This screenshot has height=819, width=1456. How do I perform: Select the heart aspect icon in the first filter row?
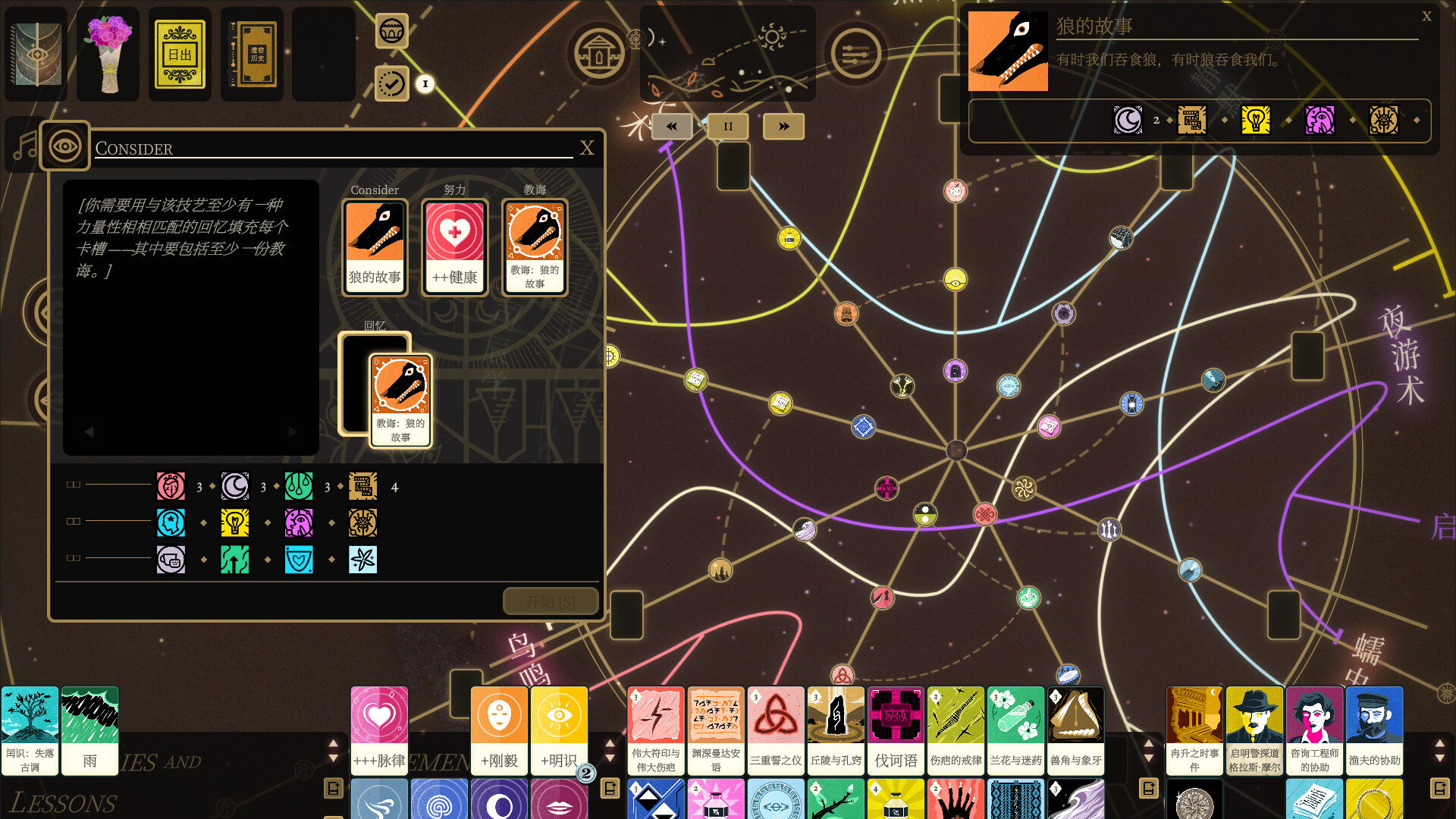point(171,486)
